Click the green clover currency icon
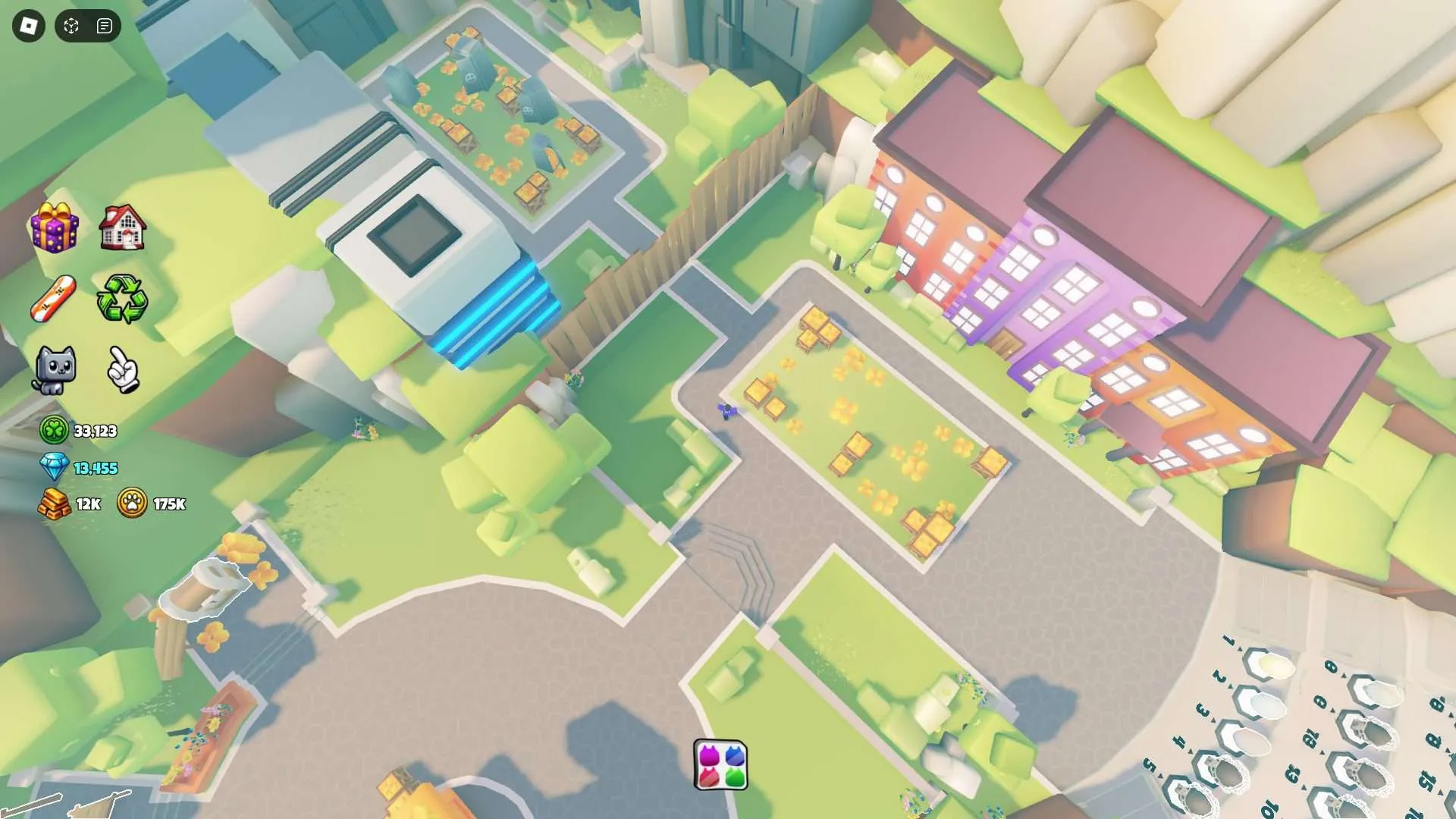 point(54,431)
